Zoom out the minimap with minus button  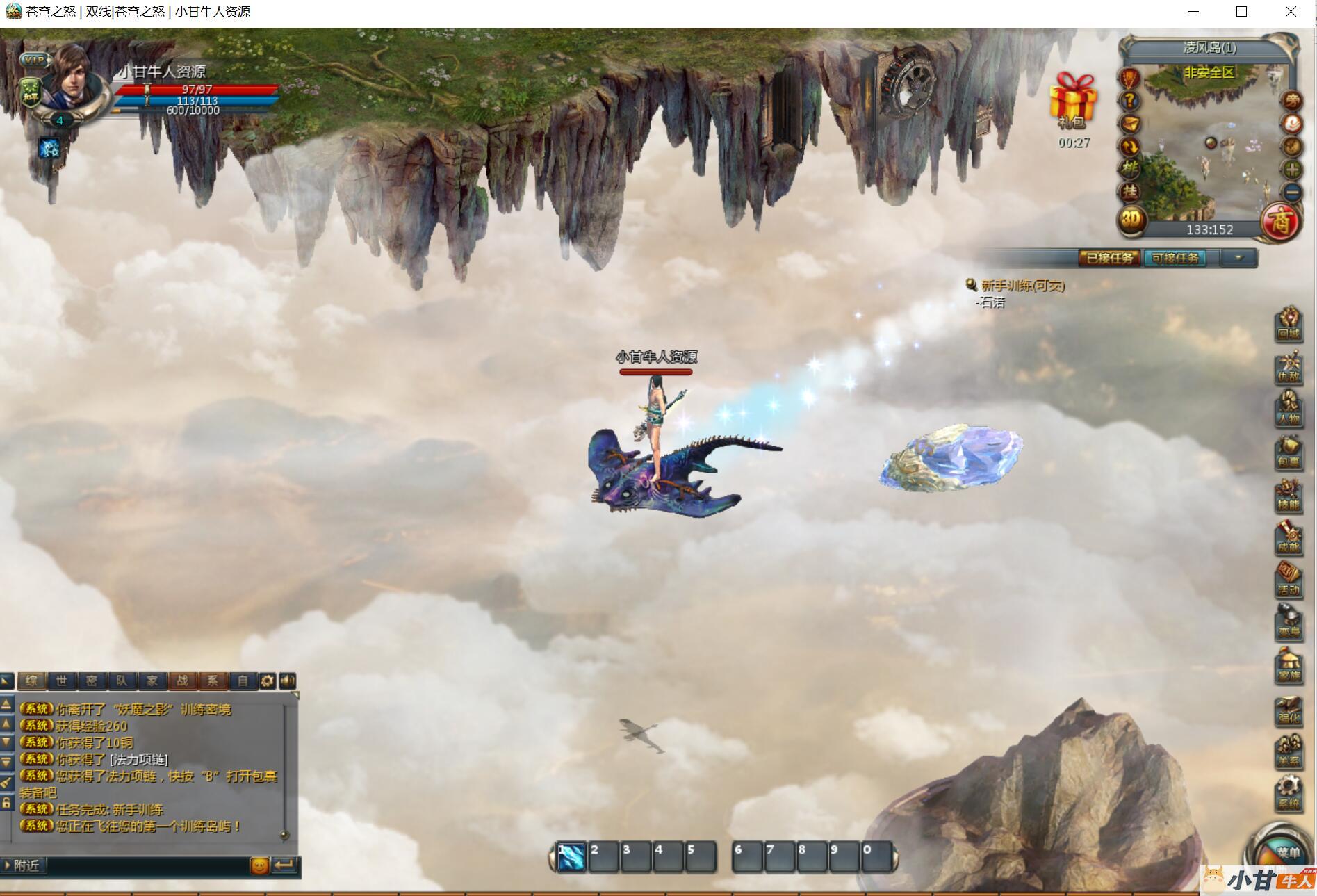(1292, 191)
